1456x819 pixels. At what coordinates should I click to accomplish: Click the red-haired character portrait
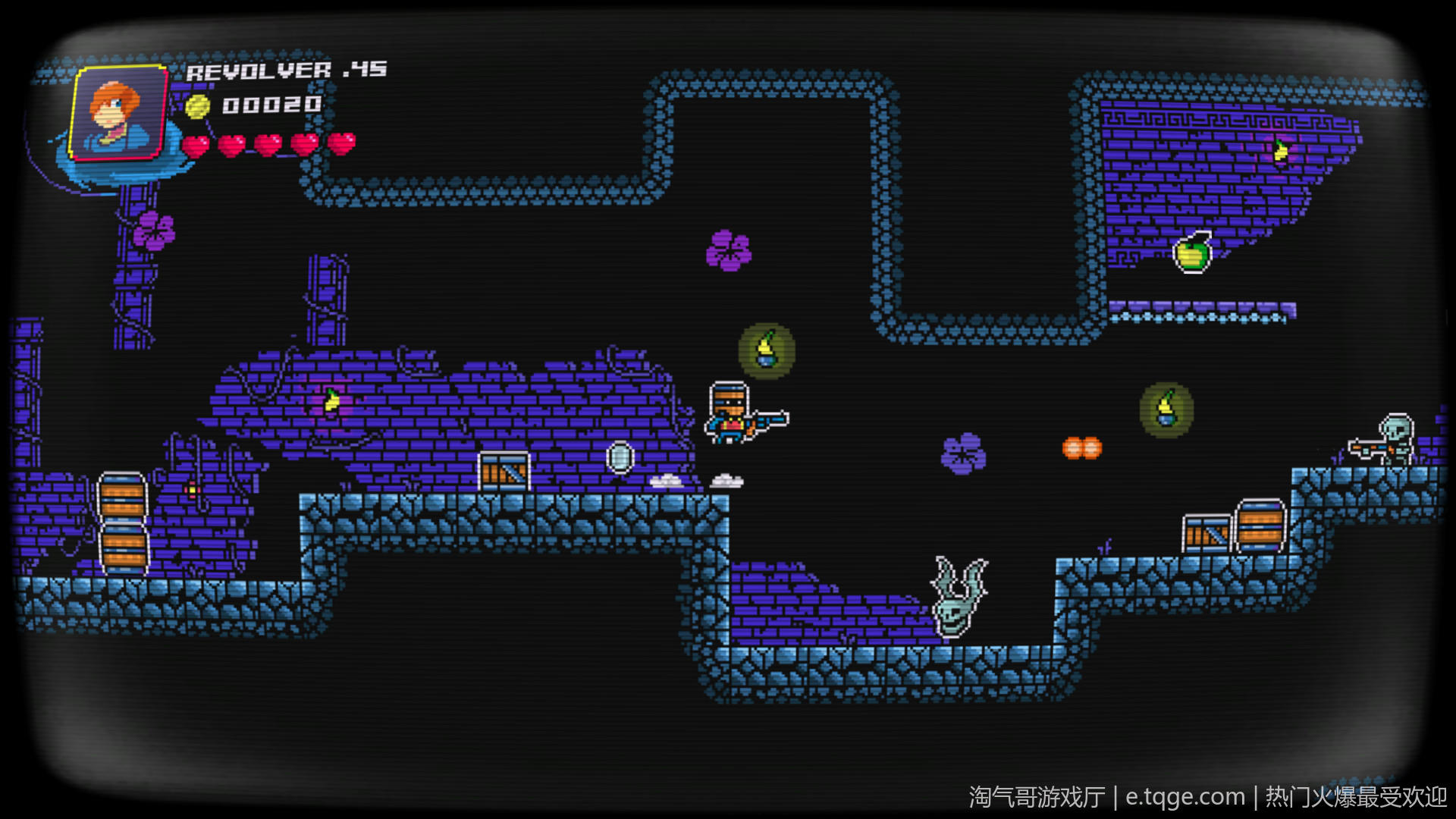pyautogui.click(x=119, y=112)
